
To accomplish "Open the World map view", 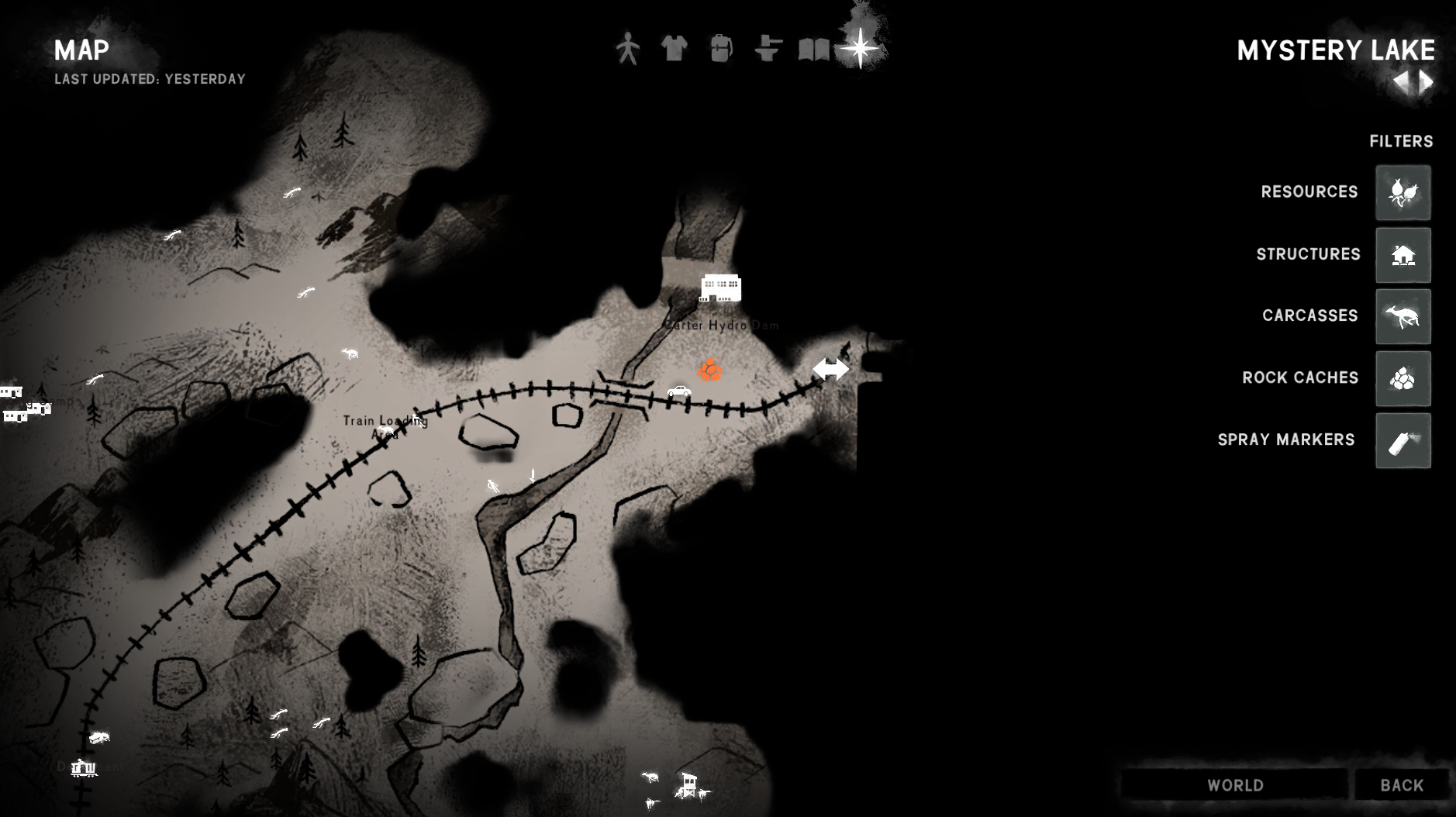I will (x=1235, y=785).
